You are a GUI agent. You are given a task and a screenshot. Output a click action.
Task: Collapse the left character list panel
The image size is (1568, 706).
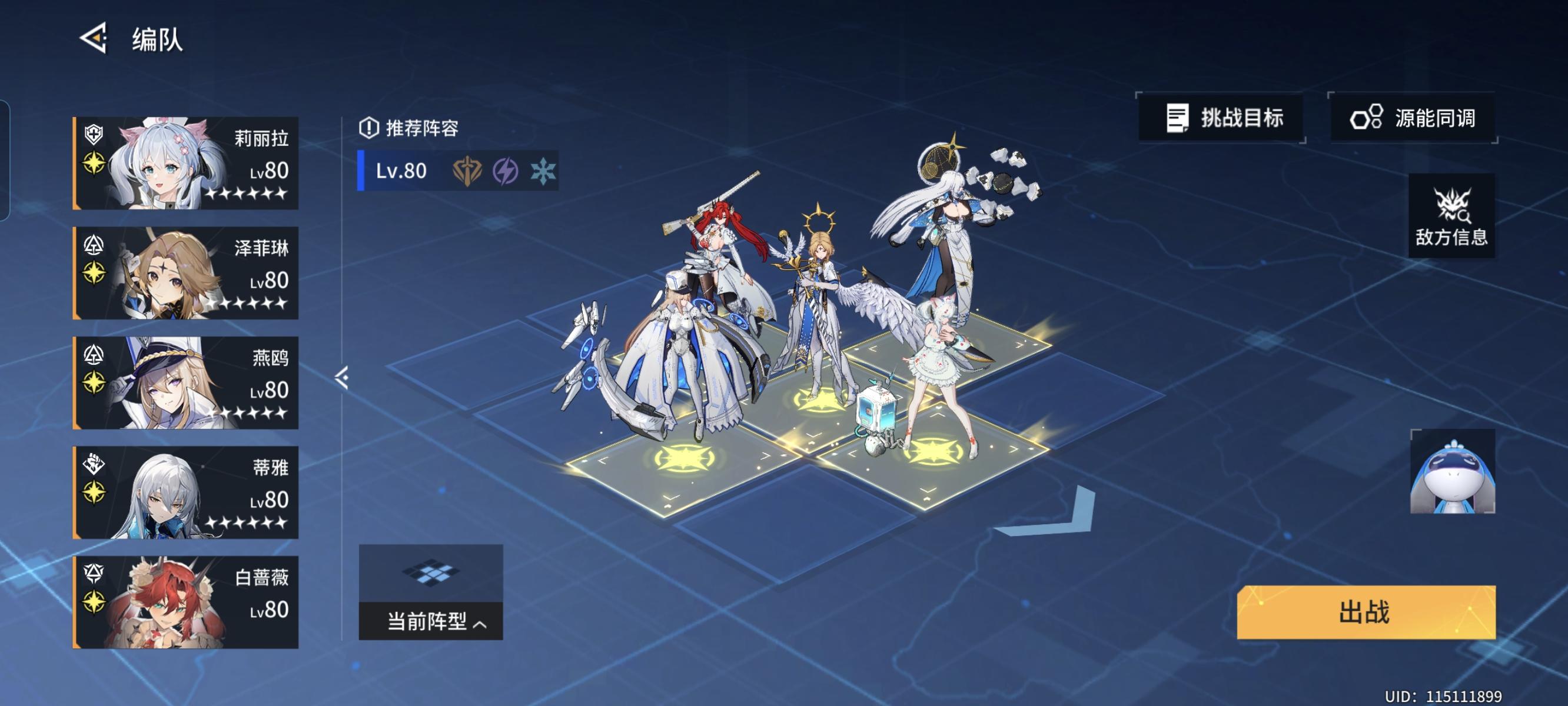pyautogui.click(x=341, y=377)
